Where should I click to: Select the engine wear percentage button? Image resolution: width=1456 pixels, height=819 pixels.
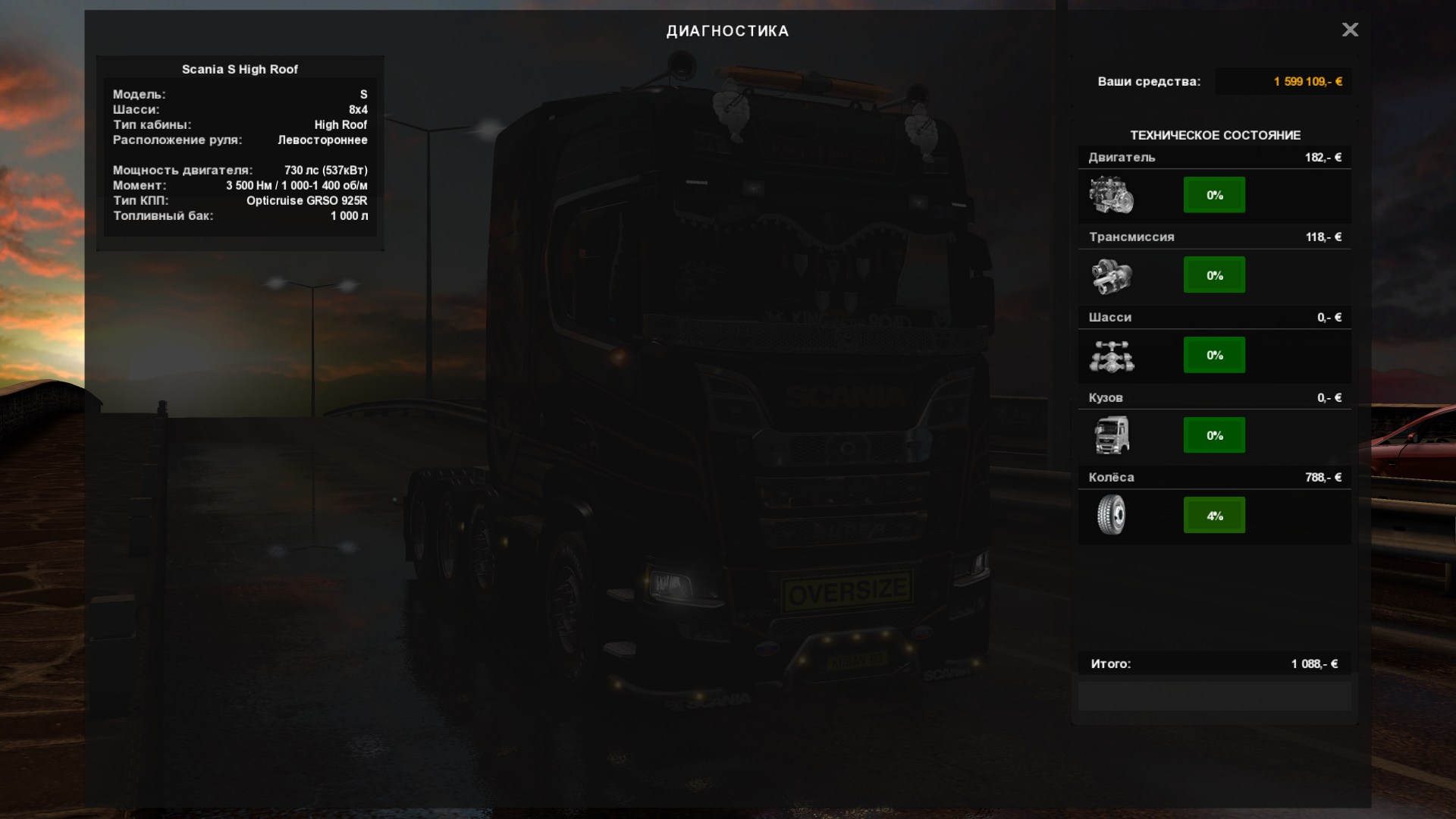pos(1214,195)
